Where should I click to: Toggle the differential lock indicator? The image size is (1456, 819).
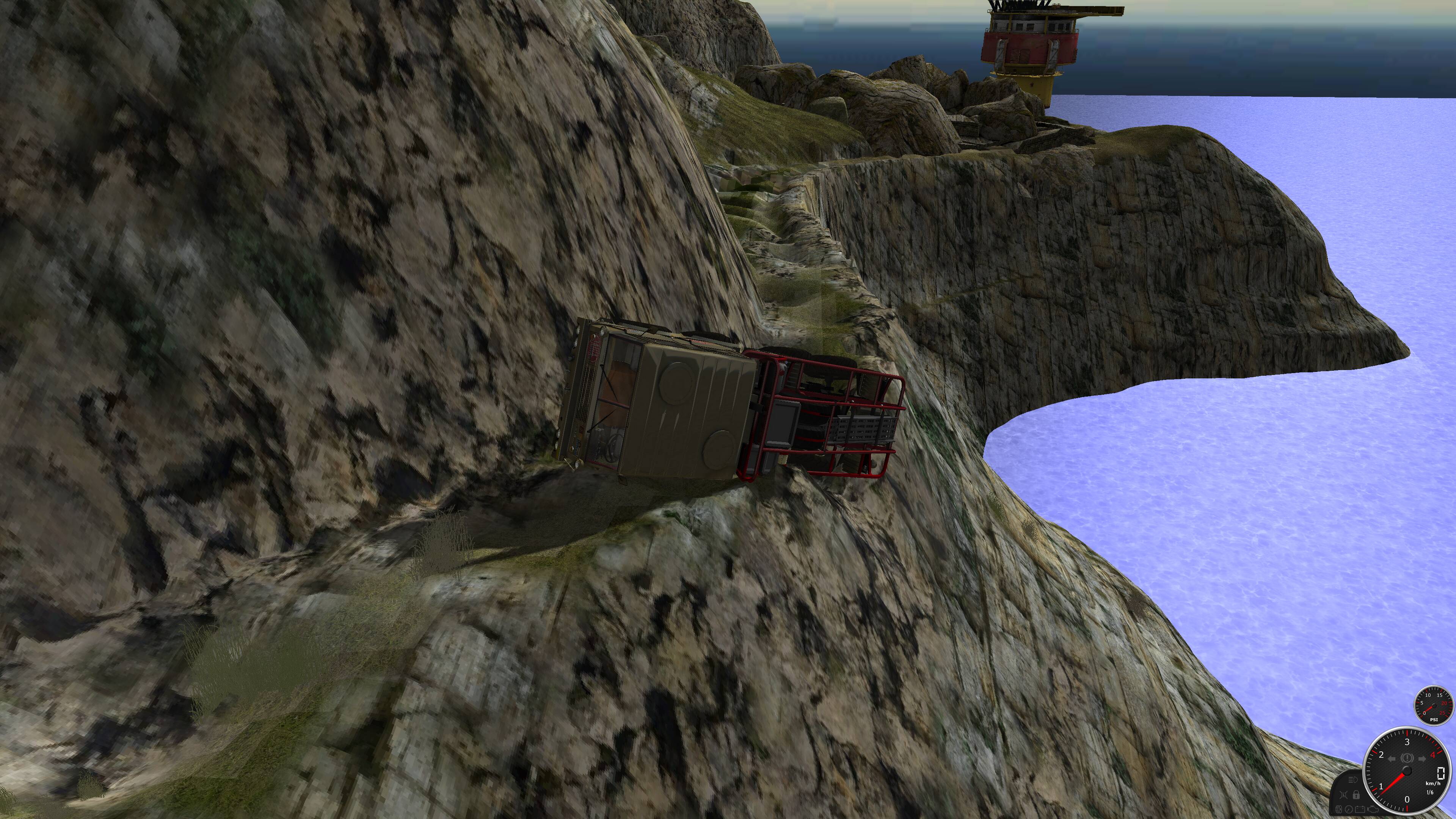pos(1343,795)
